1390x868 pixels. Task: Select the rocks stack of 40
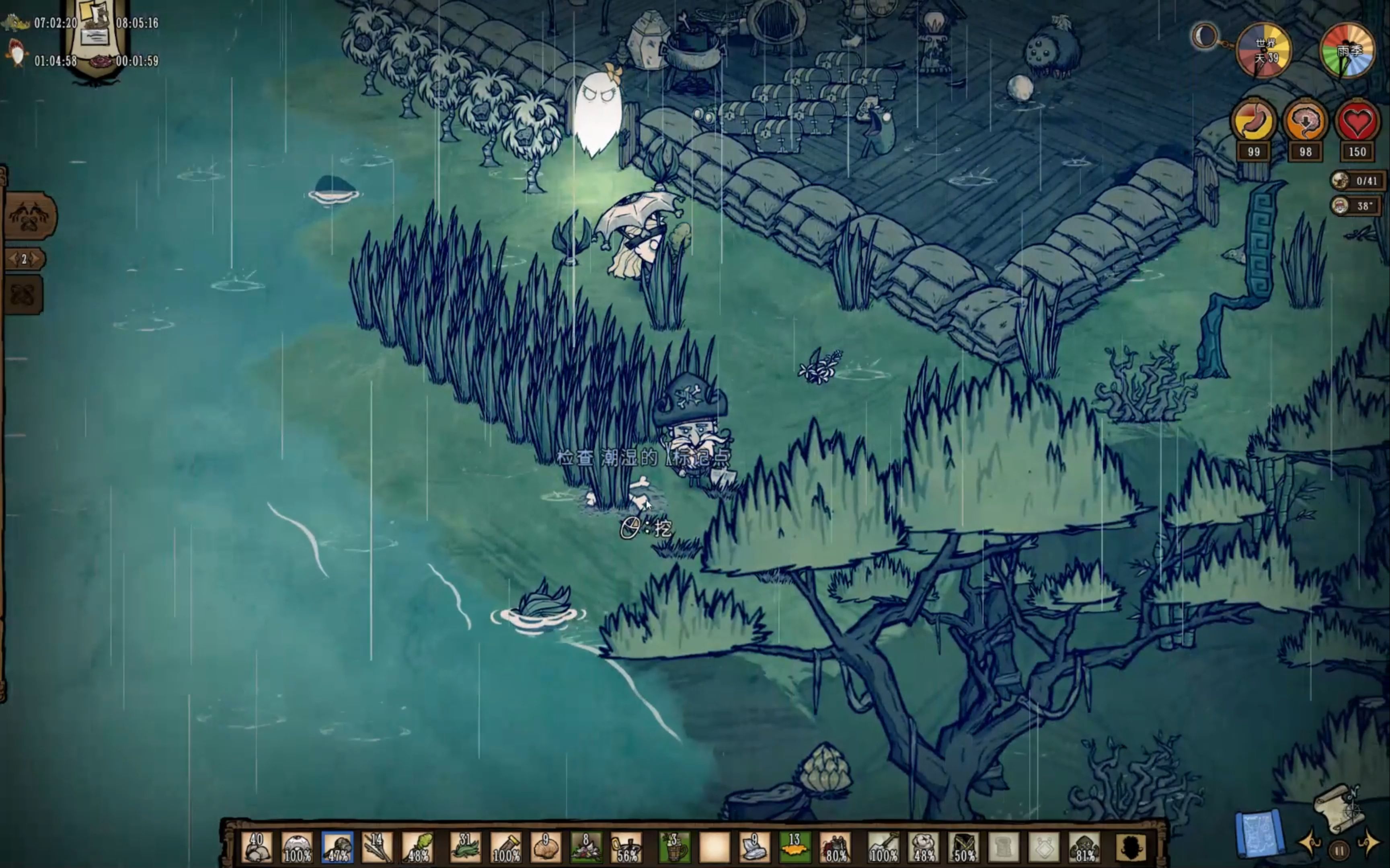click(x=256, y=848)
